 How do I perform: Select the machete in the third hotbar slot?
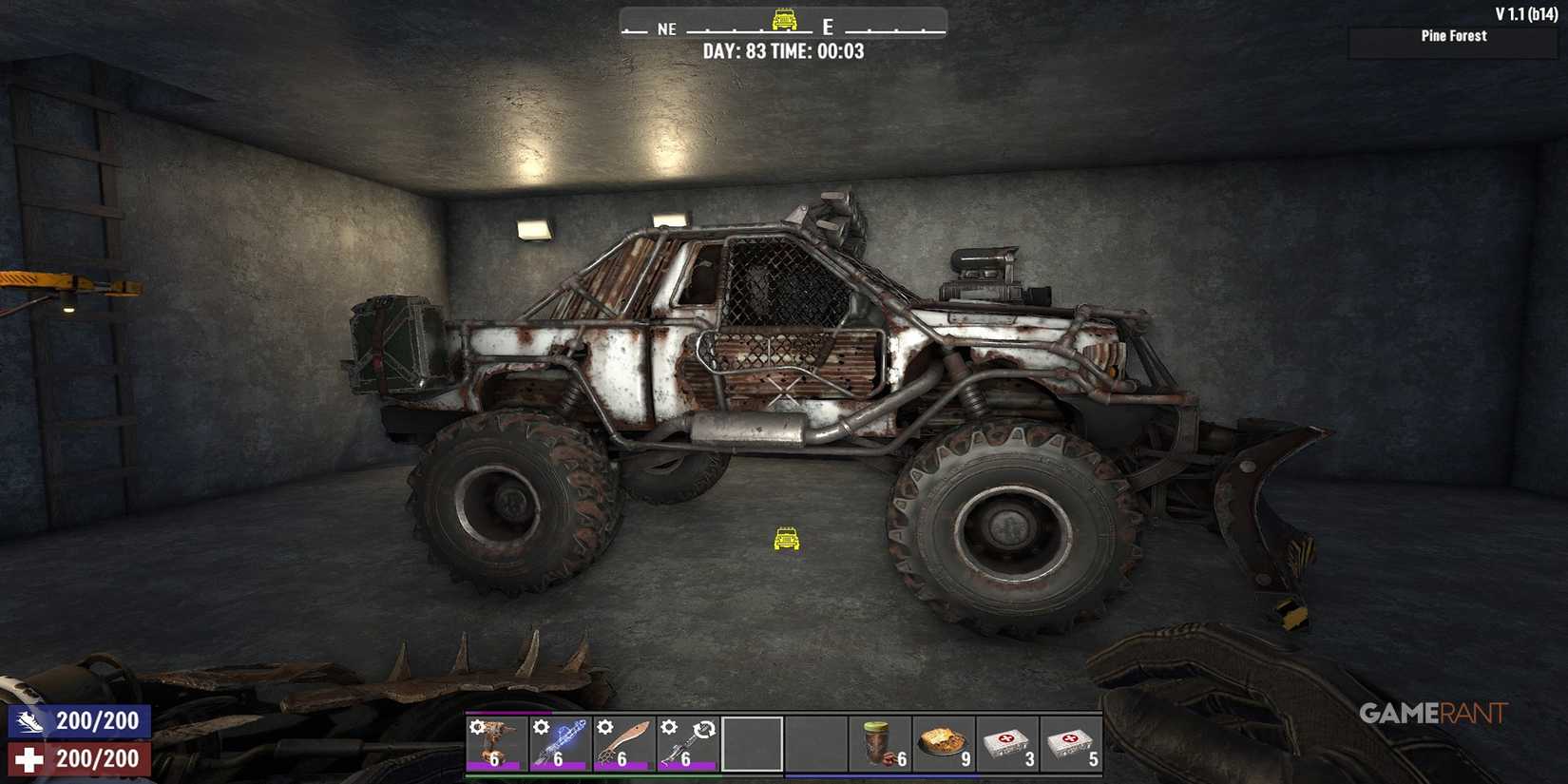(x=622, y=743)
